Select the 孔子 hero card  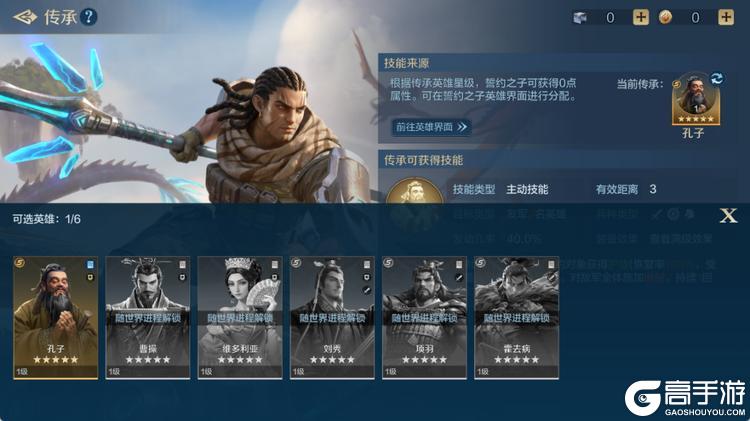click(56, 317)
